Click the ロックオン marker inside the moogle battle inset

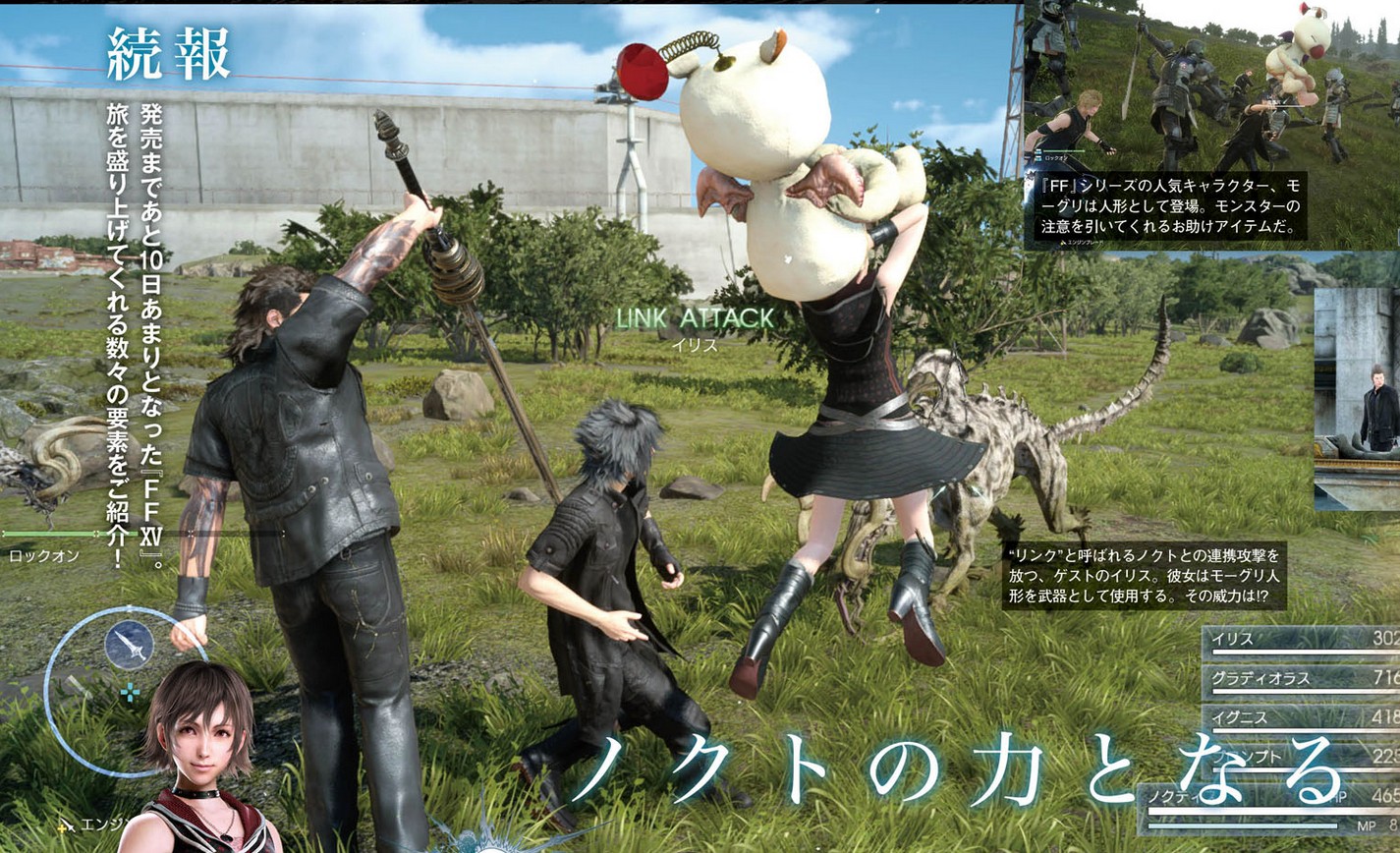[x=1055, y=159]
